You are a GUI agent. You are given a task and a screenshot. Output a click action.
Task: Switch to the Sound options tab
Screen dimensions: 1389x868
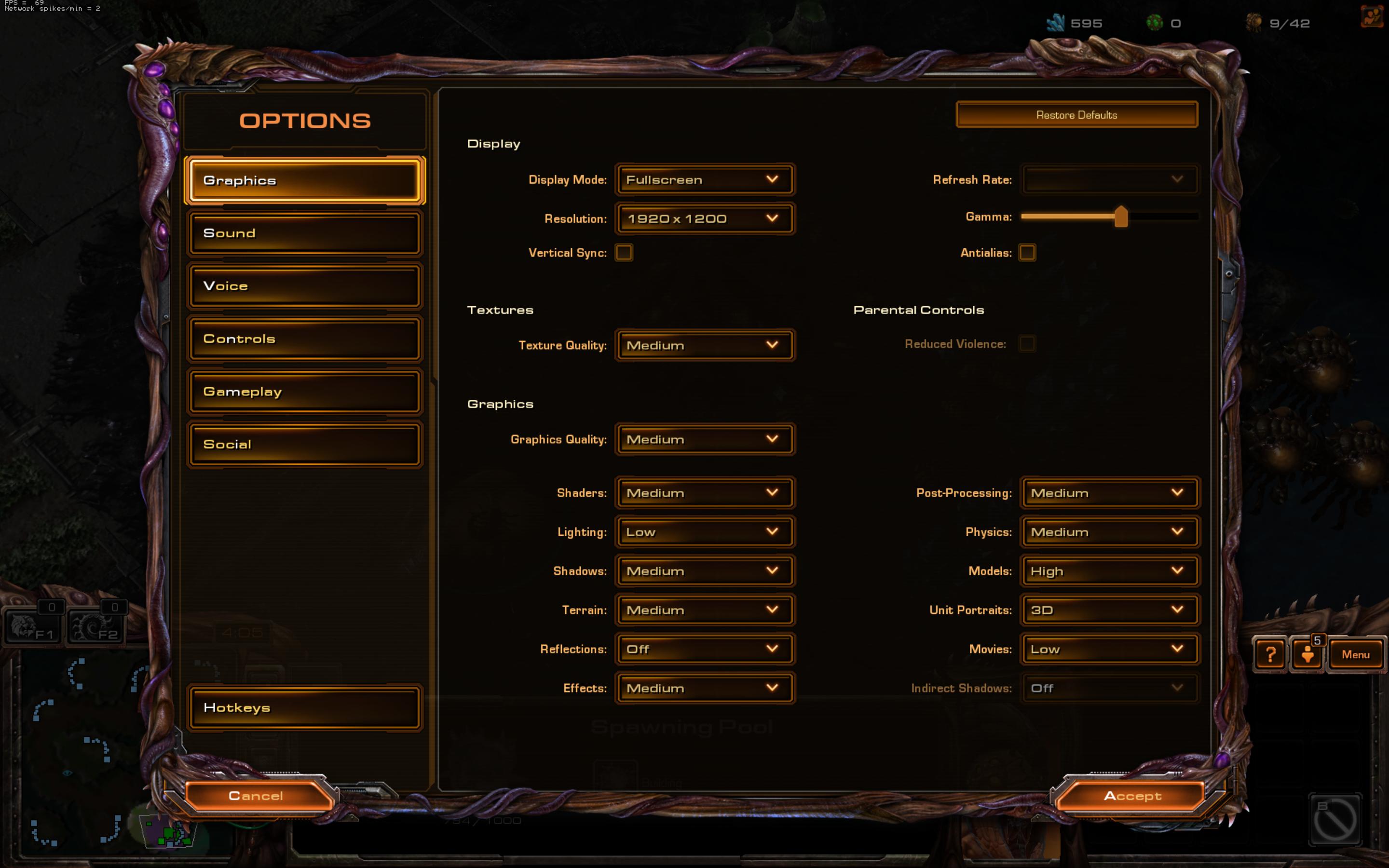click(x=304, y=233)
